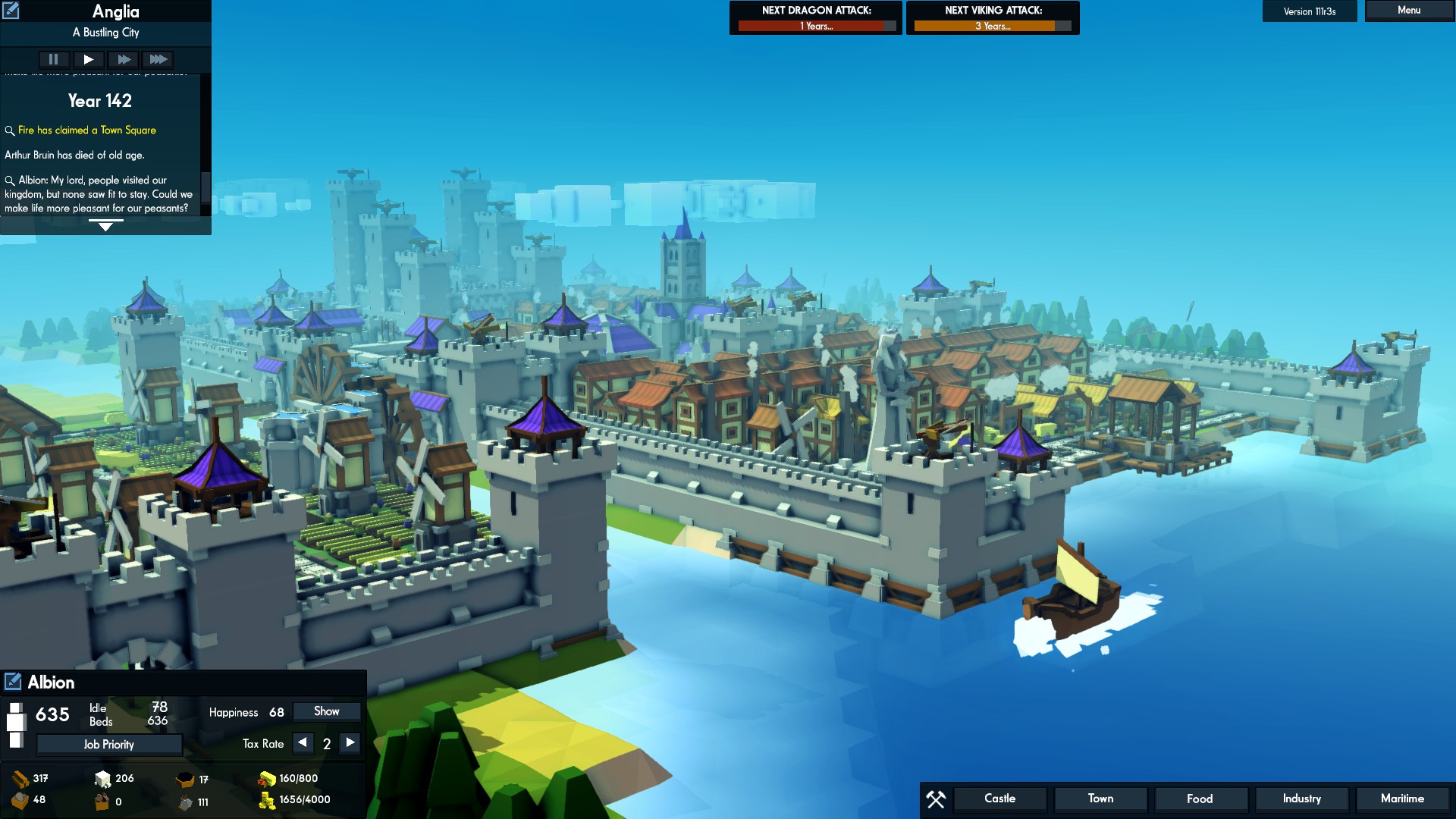Open Job Priority settings
The width and height of the screenshot is (1456, 819).
click(109, 745)
